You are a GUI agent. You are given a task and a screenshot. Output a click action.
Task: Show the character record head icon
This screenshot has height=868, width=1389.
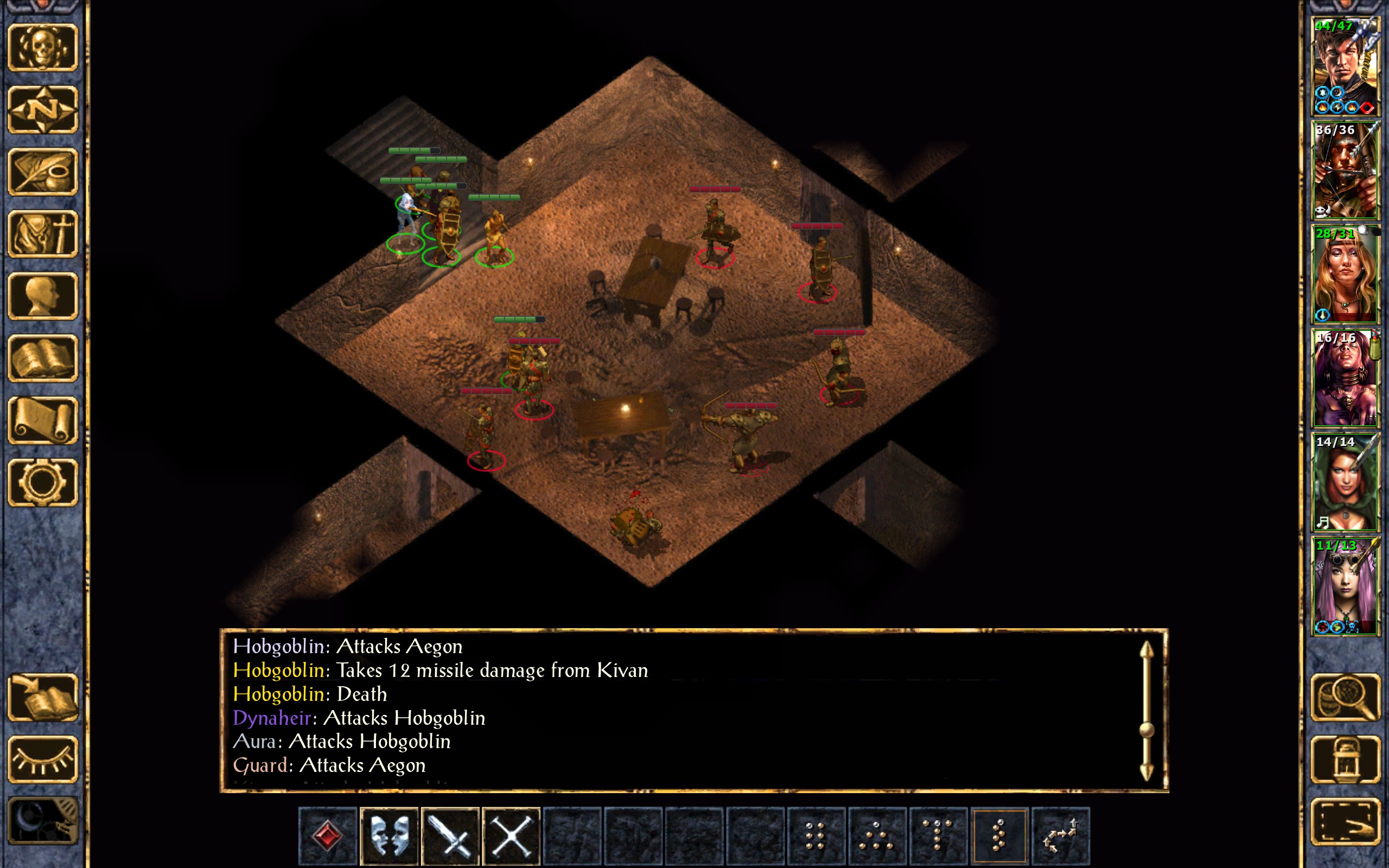point(43,296)
